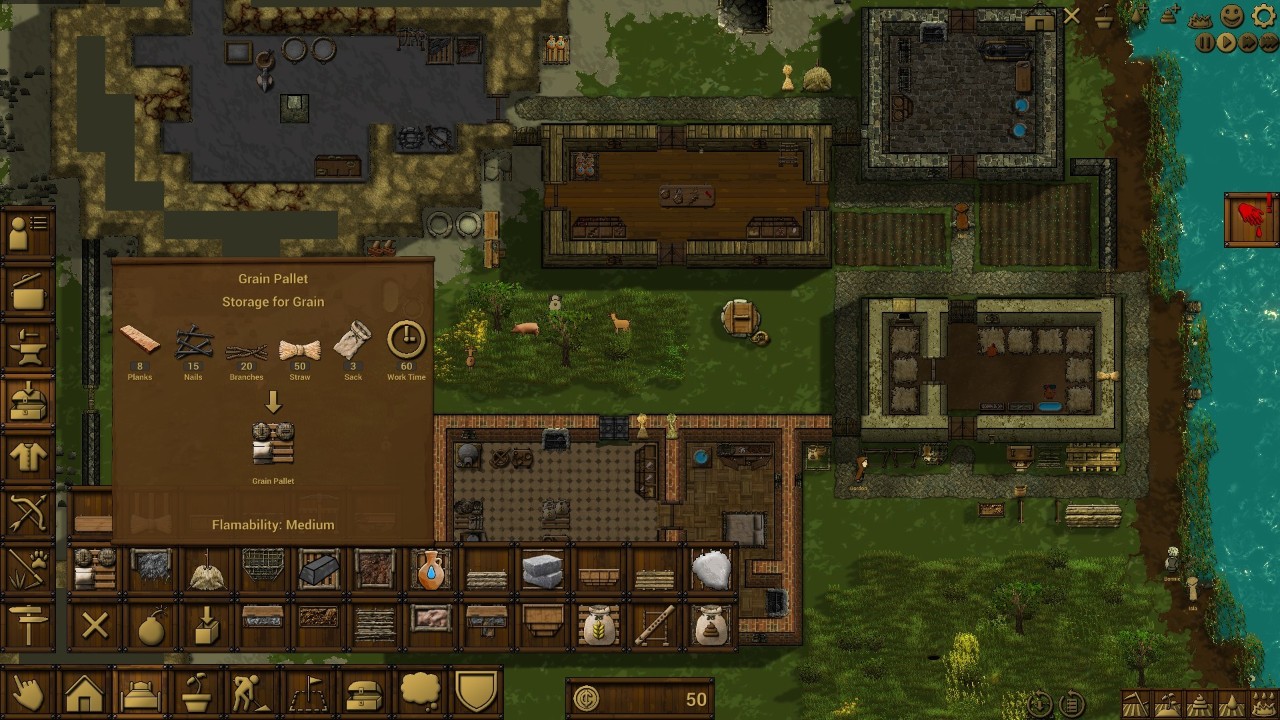Set game speed to normal play
The width and height of the screenshot is (1280, 720).
pyautogui.click(x=1227, y=43)
